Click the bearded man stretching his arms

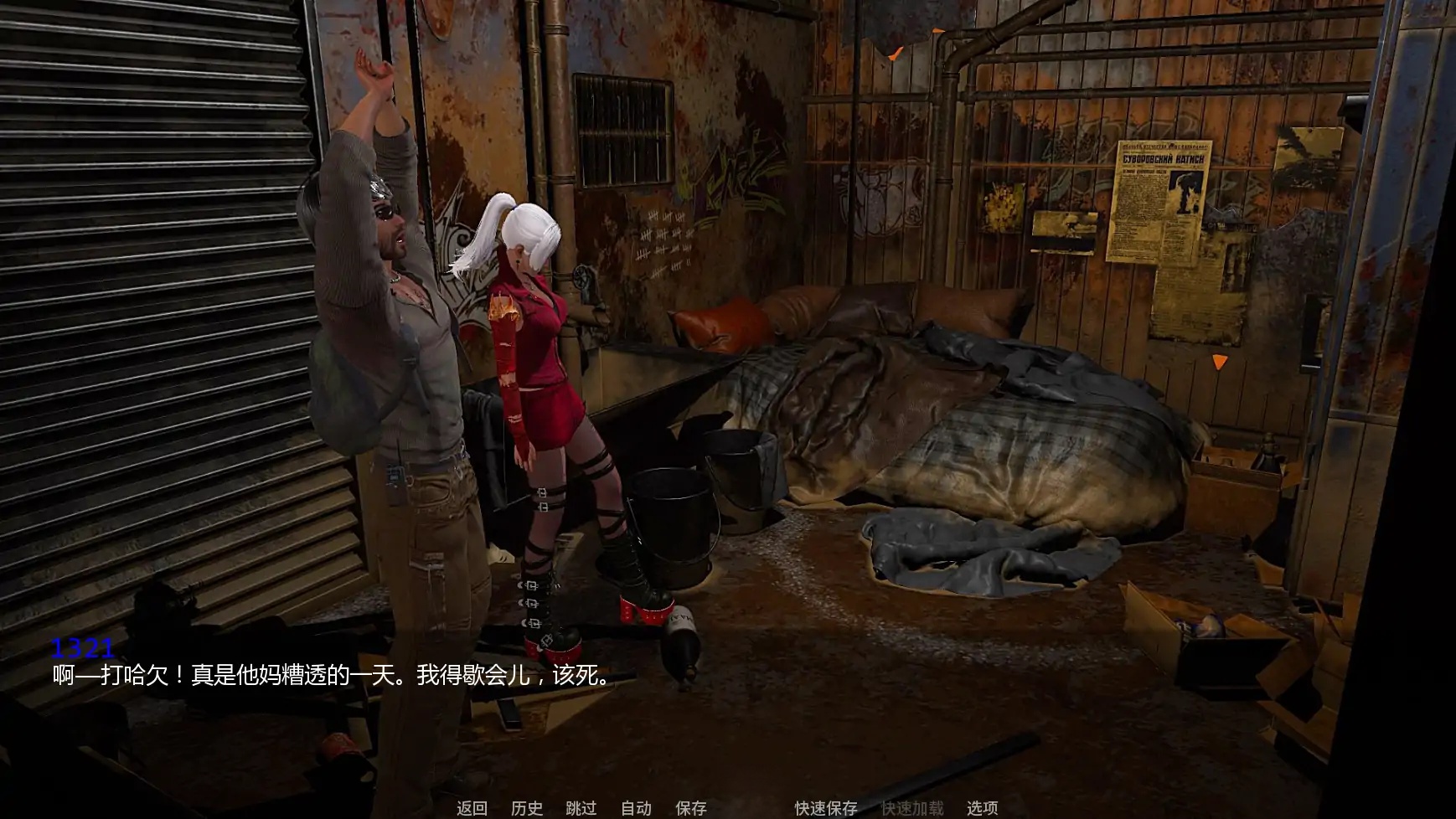click(x=402, y=335)
